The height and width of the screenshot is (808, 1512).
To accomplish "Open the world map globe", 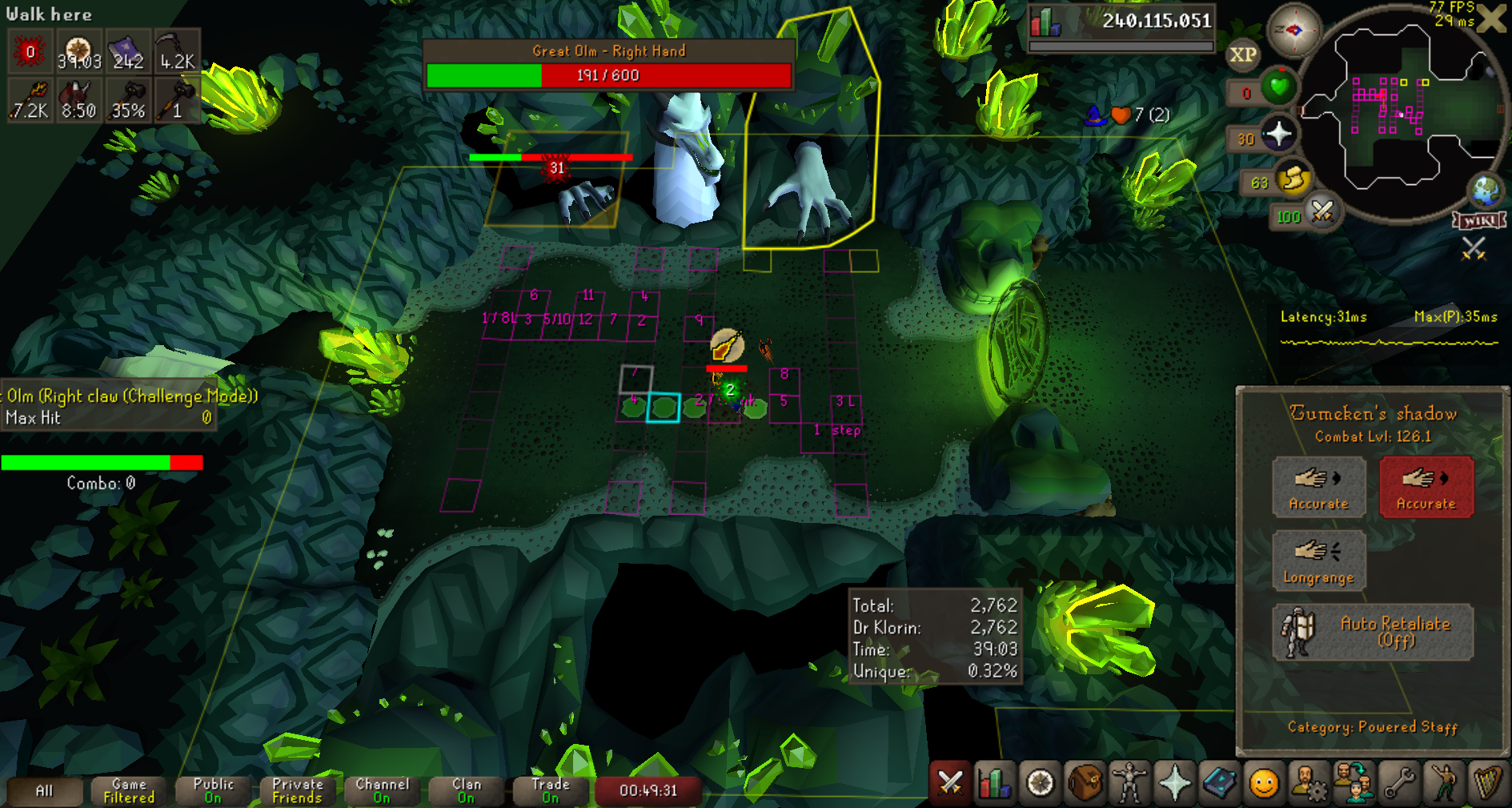I will [1486, 190].
